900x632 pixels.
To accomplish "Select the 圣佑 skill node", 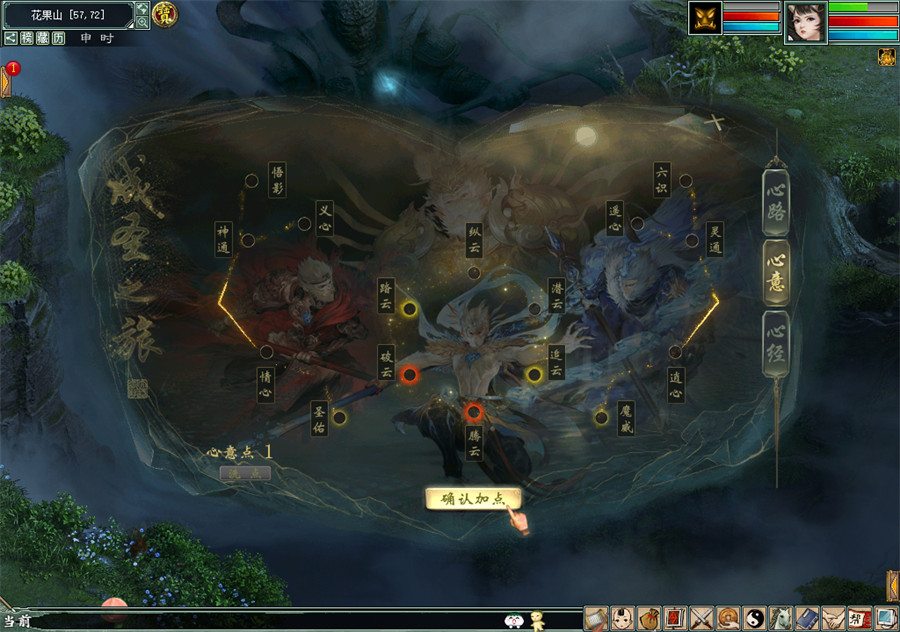I will click(x=339, y=417).
